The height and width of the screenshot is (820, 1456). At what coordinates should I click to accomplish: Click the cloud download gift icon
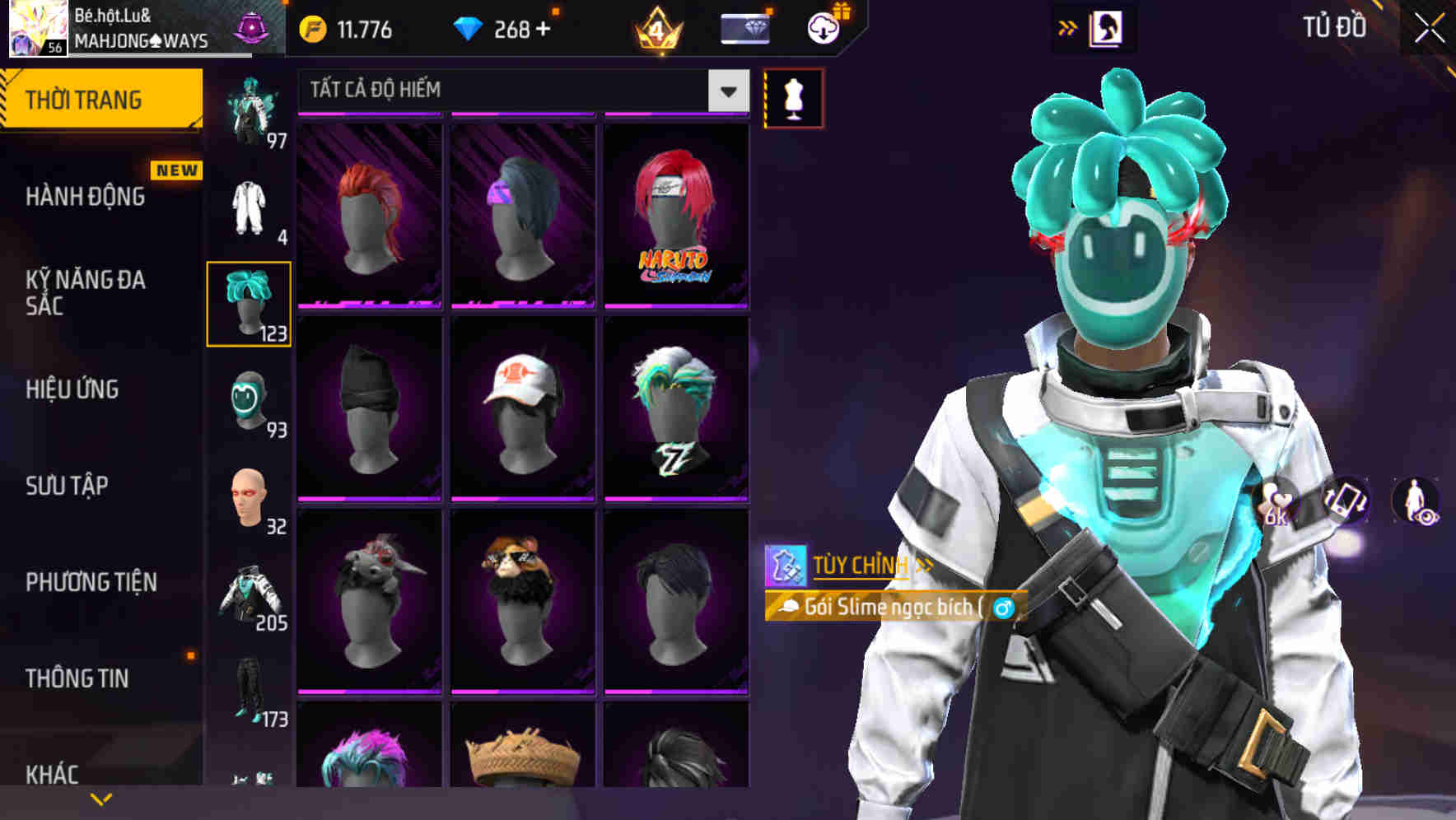(823, 28)
